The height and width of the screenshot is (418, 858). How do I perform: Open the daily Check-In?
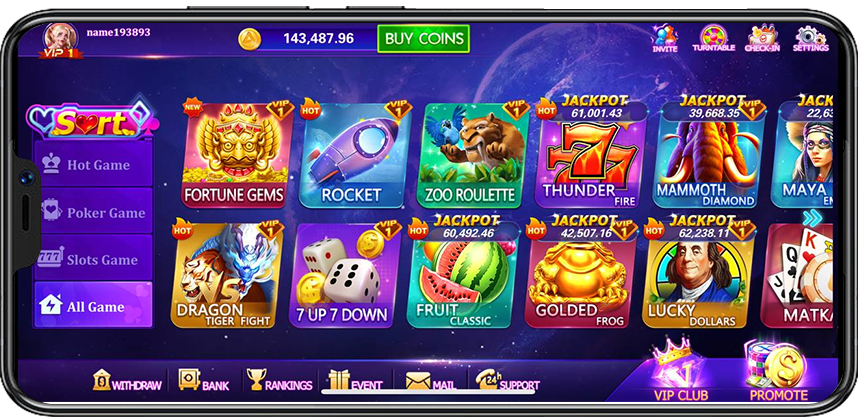pos(762,38)
